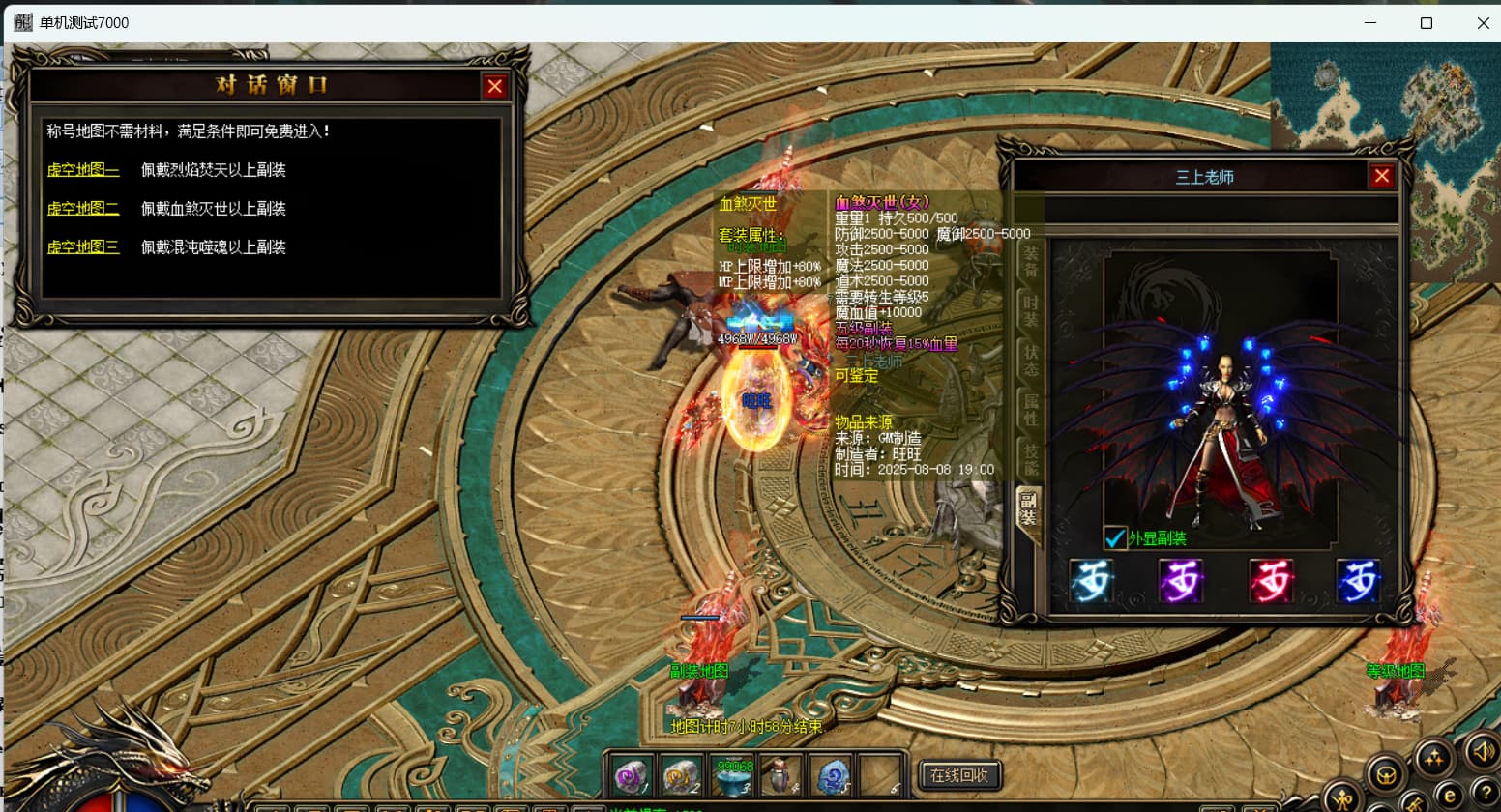Open the 技能 skills tab
The width and height of the screenshot is (1501, 812).
click(1030, 459)
